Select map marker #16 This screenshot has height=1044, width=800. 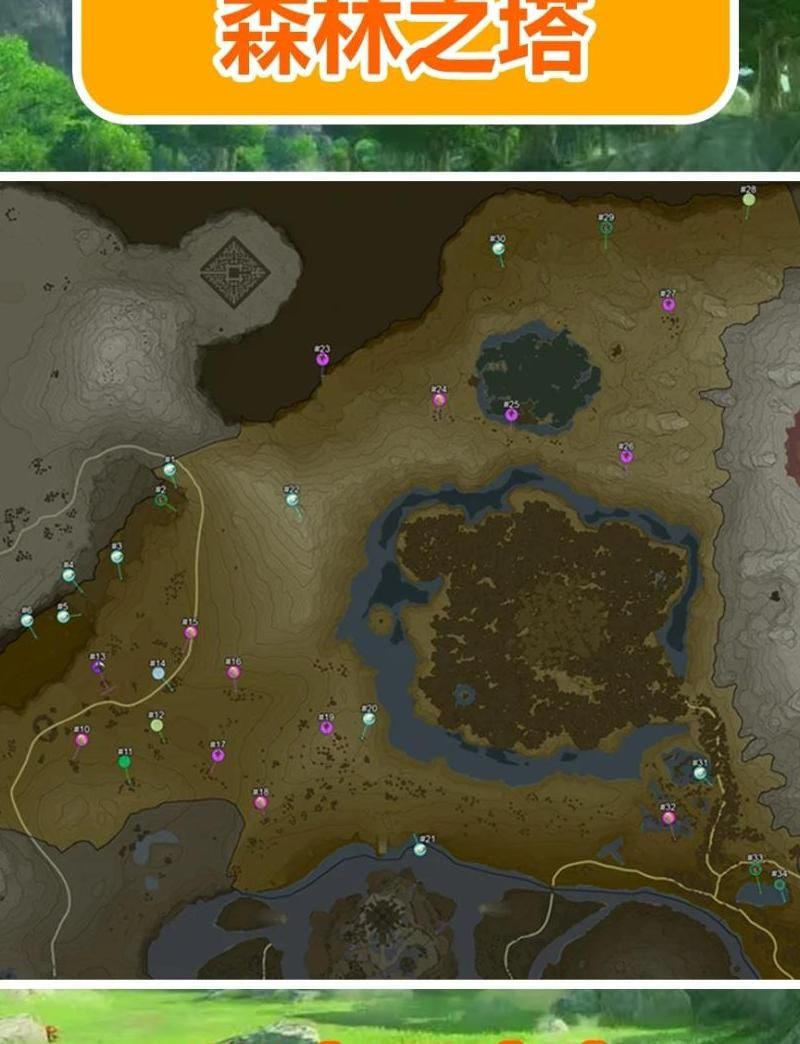pos(233,671)
